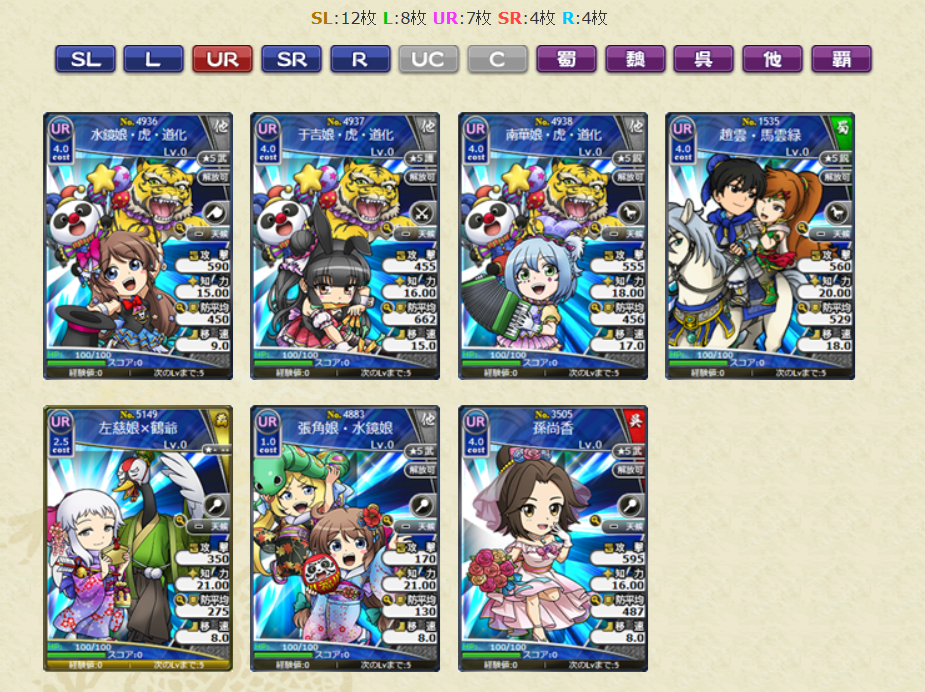Open the 張角娘・水鏡娘 card
This screenshot has height=692, width=925.
click(x=345, y=538)
